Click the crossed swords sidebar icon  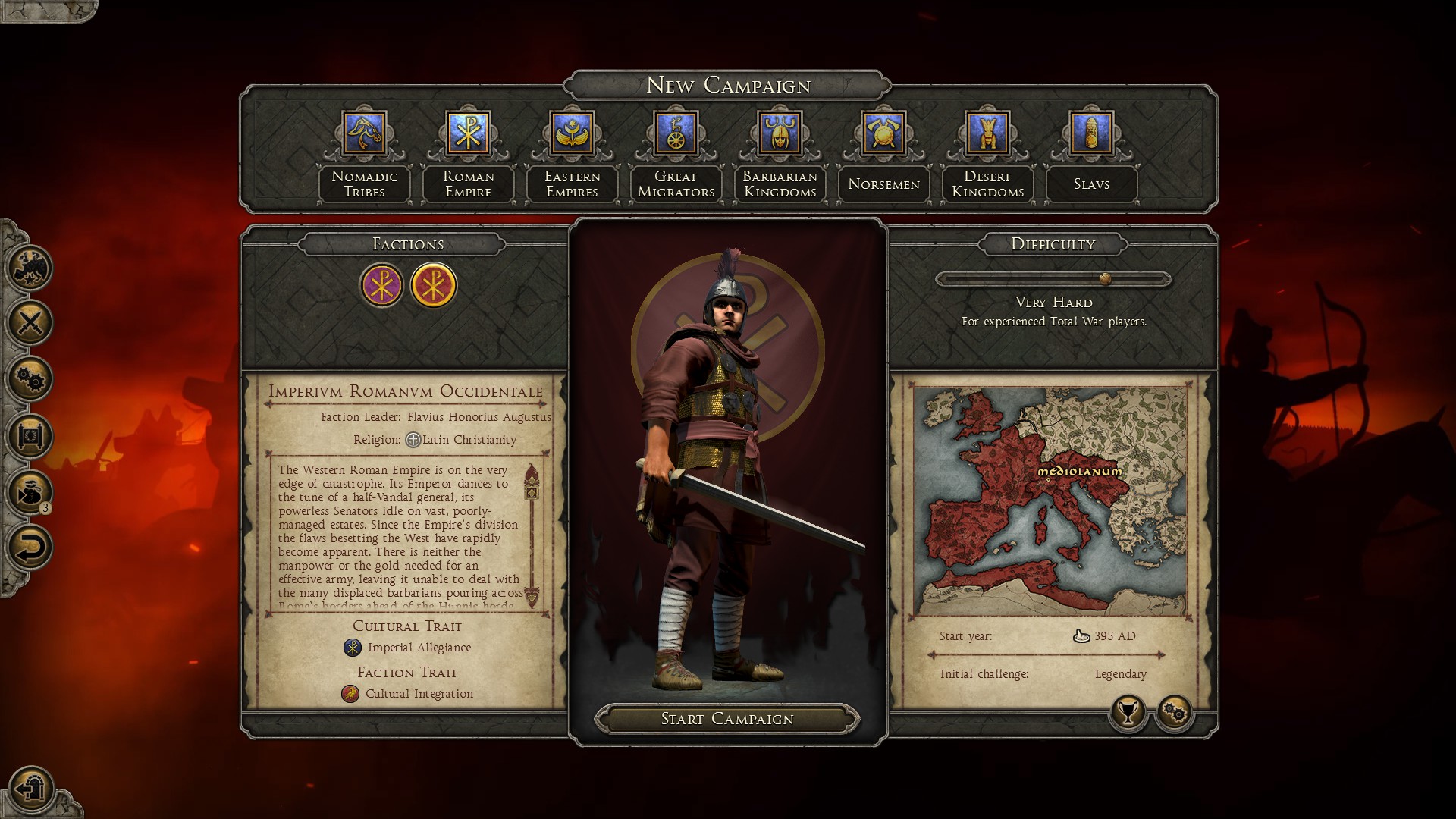coord(30,323)
